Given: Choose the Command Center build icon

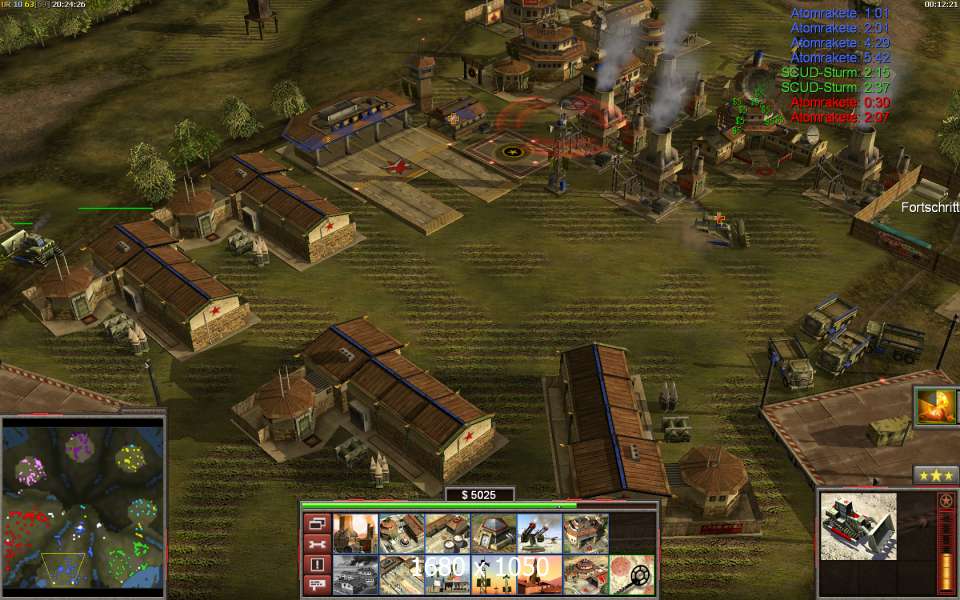Looking at the screenshot, I should click(x=585, y=575).
